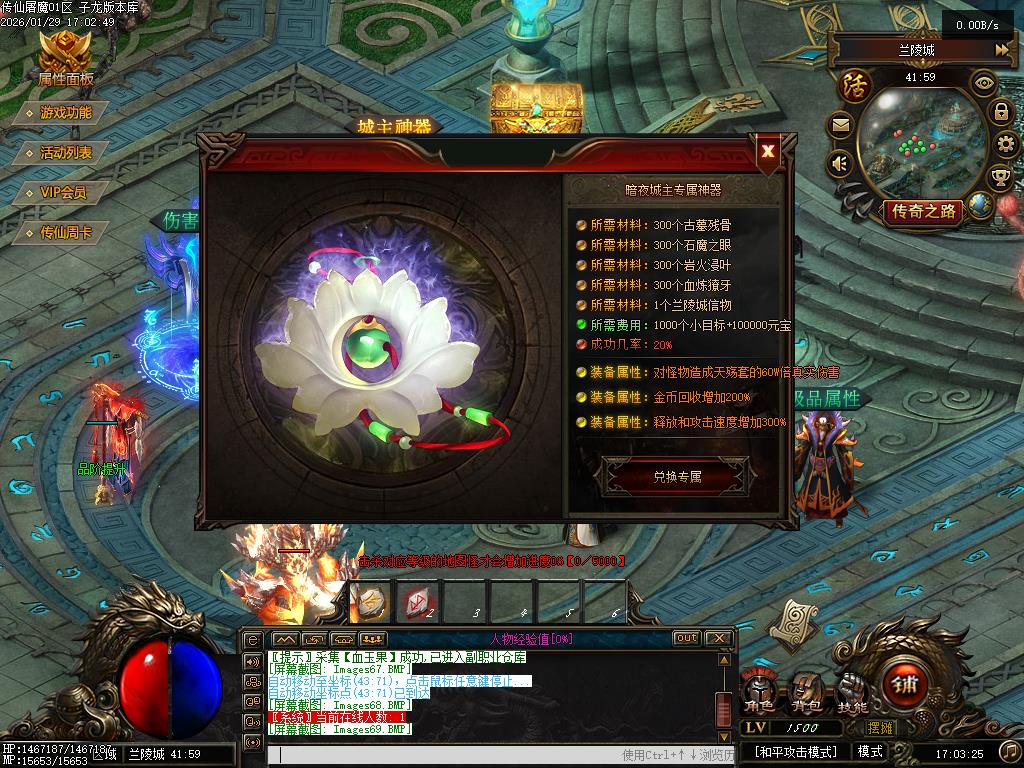Click the 兑换专属 exchange button
This screenshot has width=1024, height=768.
click(677, 477)
